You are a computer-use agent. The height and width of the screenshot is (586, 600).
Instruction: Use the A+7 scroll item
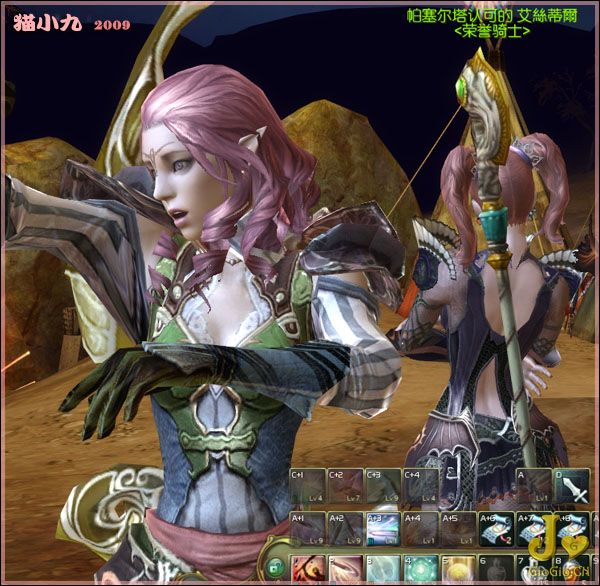tap(533, 528)
